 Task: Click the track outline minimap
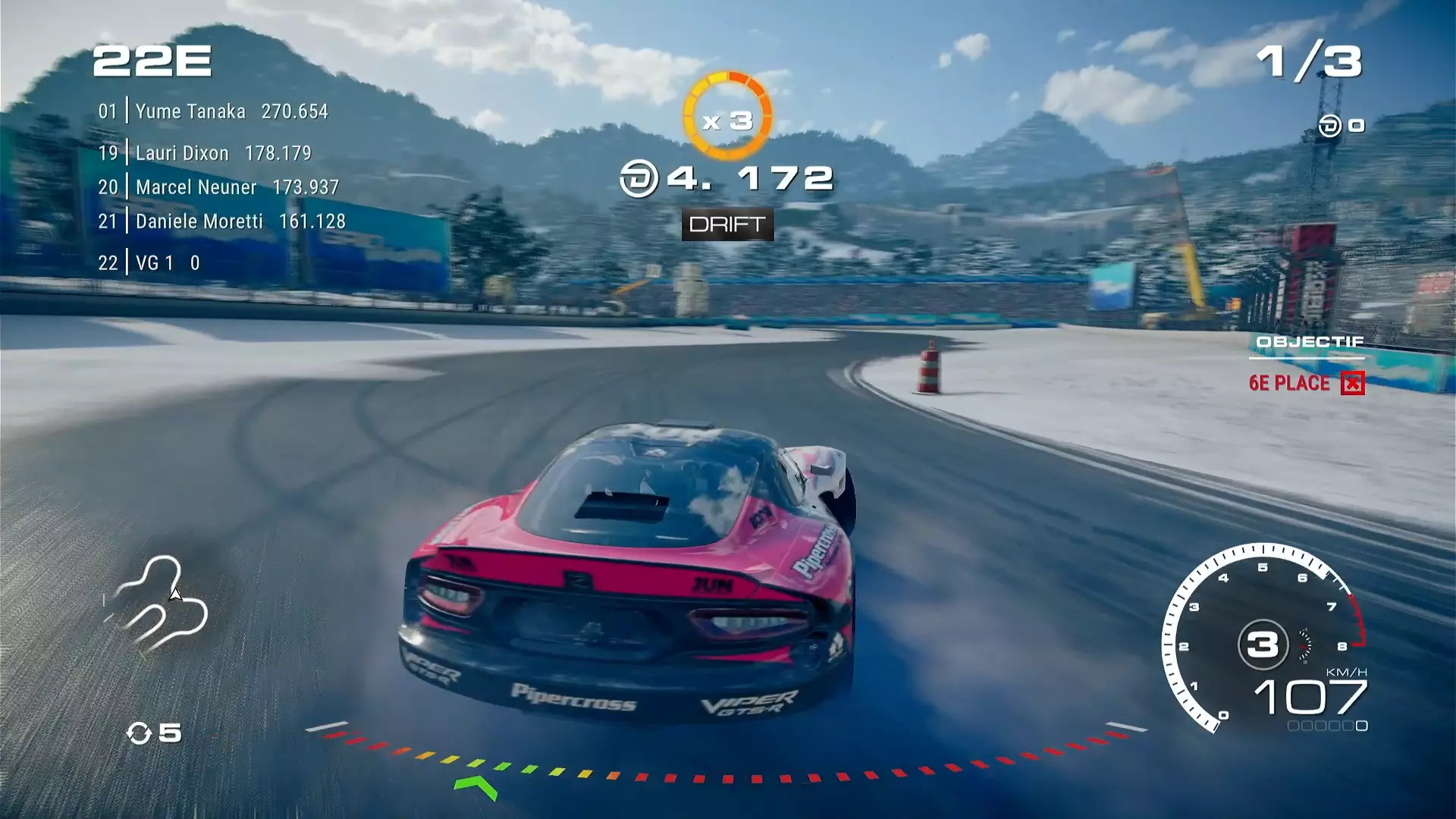[x=158, y=603]
